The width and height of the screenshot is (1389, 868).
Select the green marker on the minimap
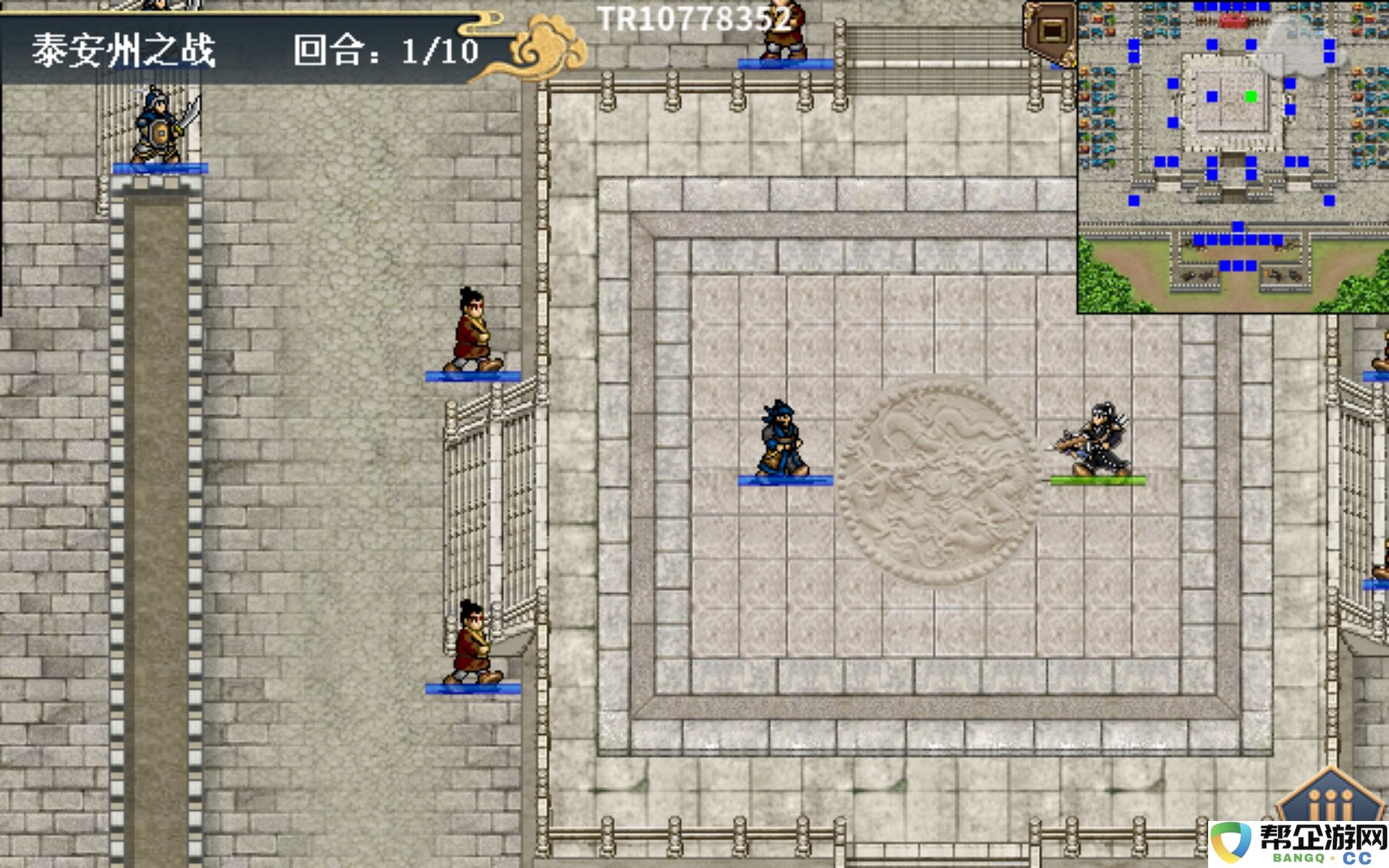(1252, 96)
